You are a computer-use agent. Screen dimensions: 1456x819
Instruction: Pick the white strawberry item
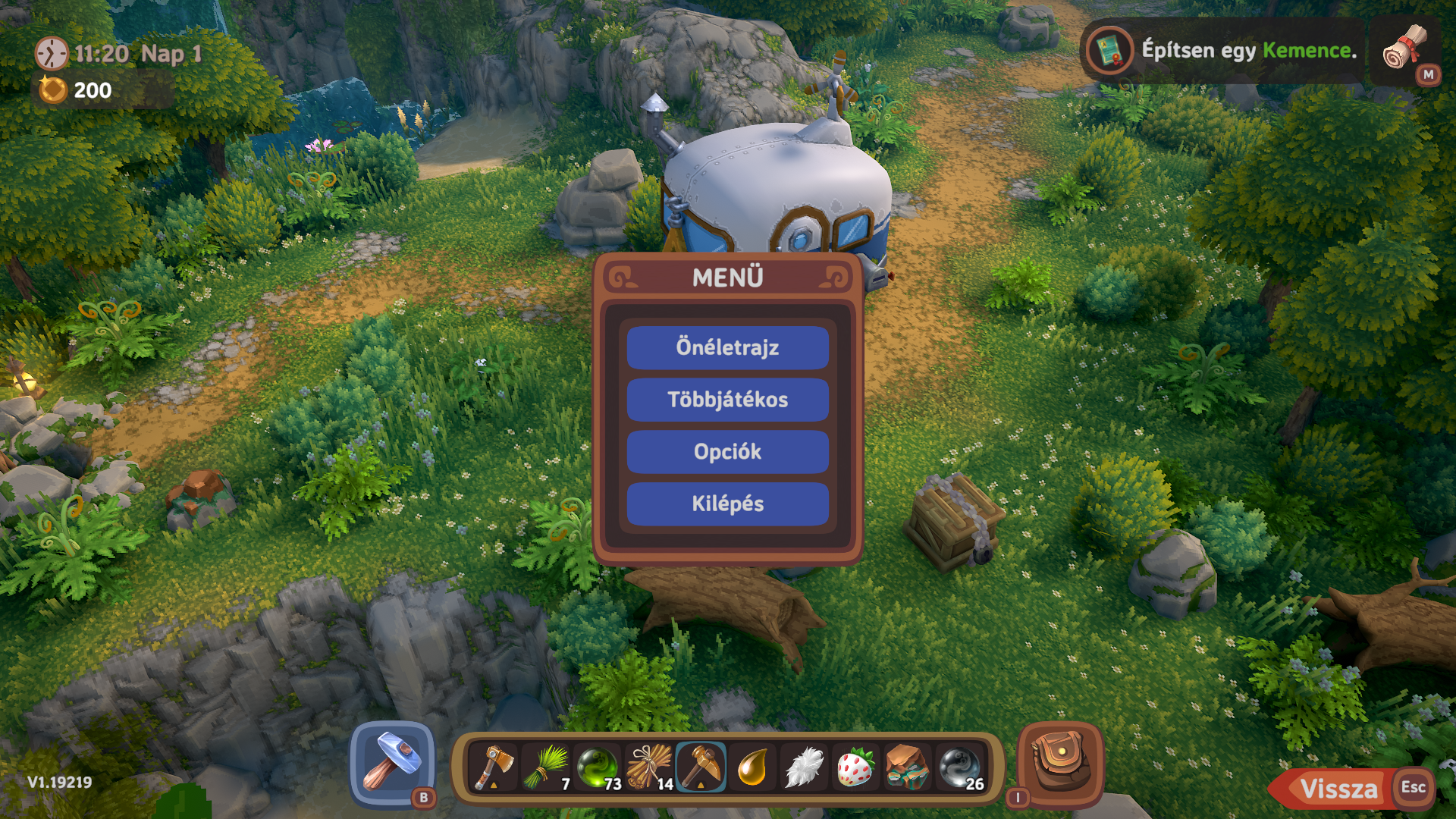click(855, 767)
